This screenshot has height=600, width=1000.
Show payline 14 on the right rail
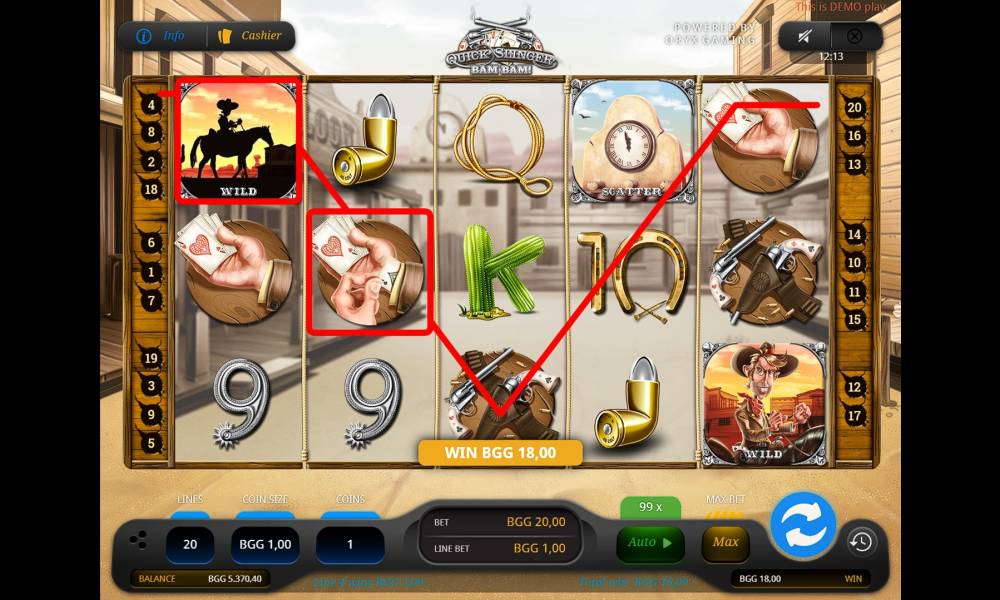(x=854, y=235)
